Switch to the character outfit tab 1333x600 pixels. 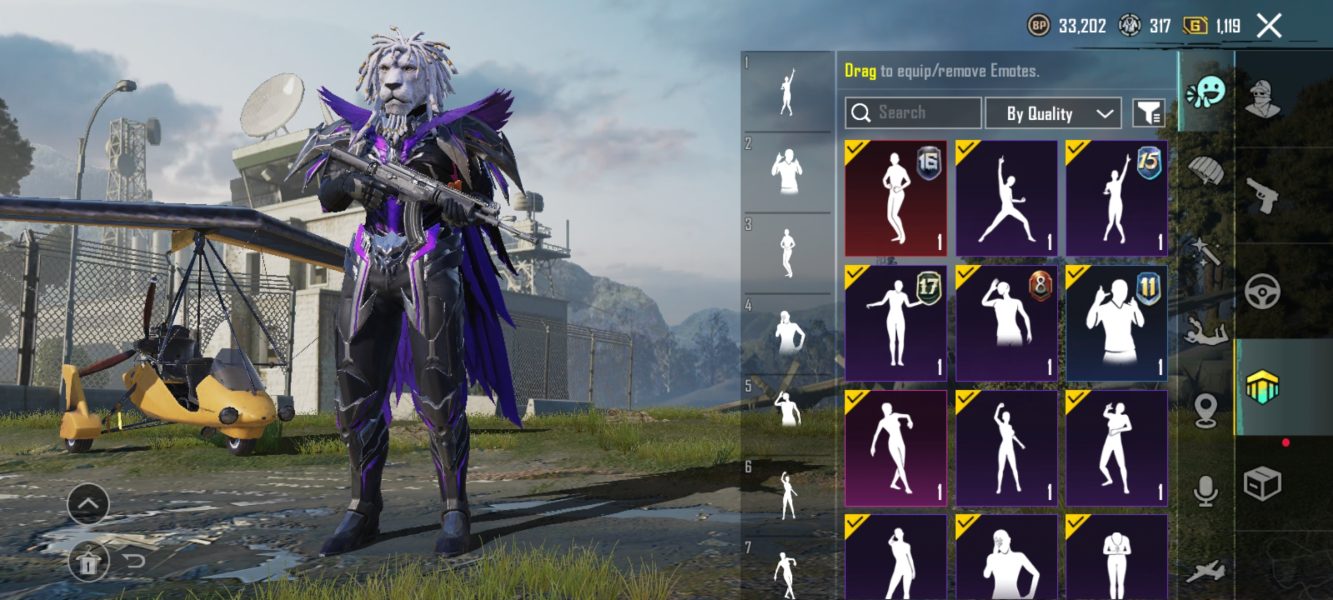[x=1263, y=99]
